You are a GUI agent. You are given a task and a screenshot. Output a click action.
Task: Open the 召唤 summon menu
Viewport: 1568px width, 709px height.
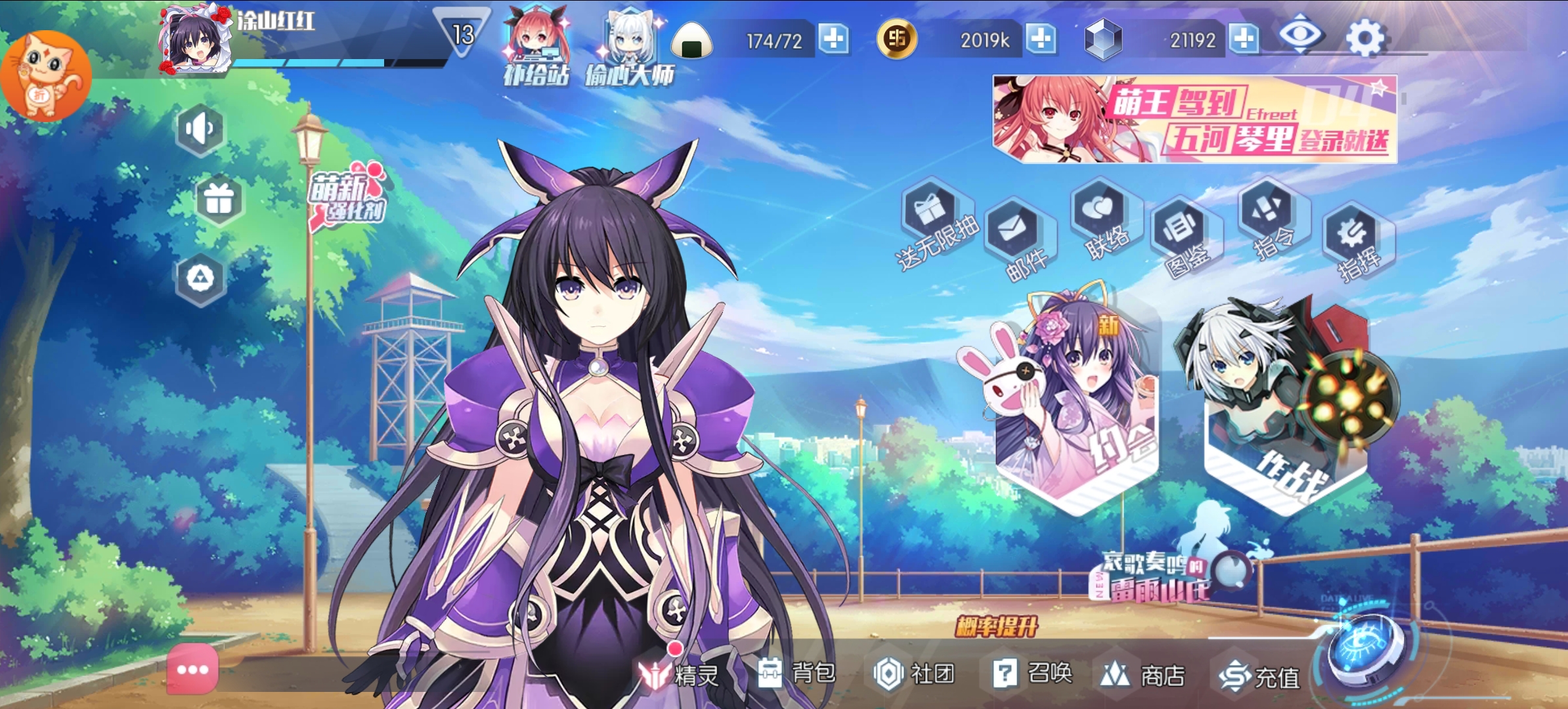click(1032, 674)
